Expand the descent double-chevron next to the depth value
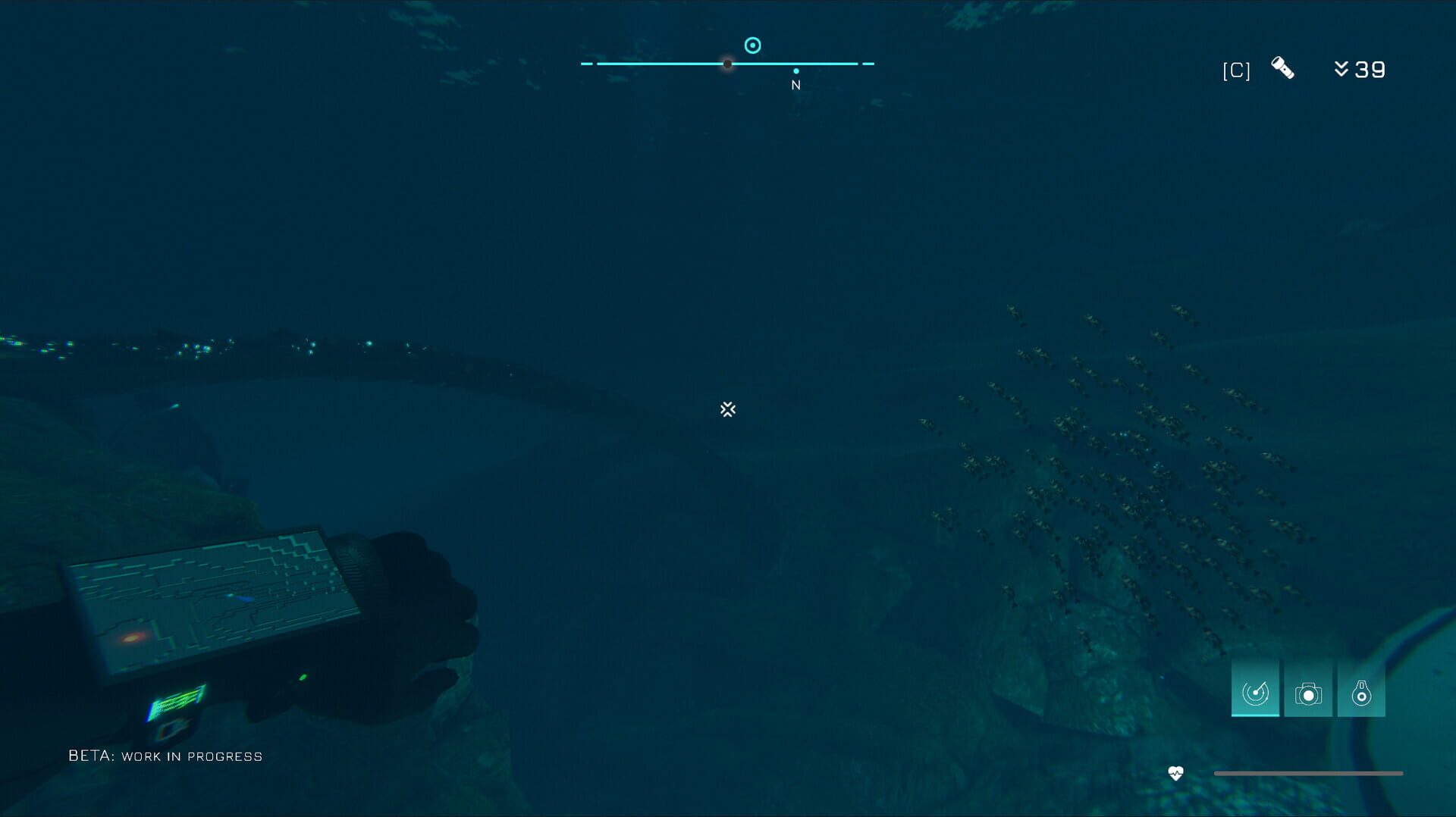 (x=1342, y=68)
